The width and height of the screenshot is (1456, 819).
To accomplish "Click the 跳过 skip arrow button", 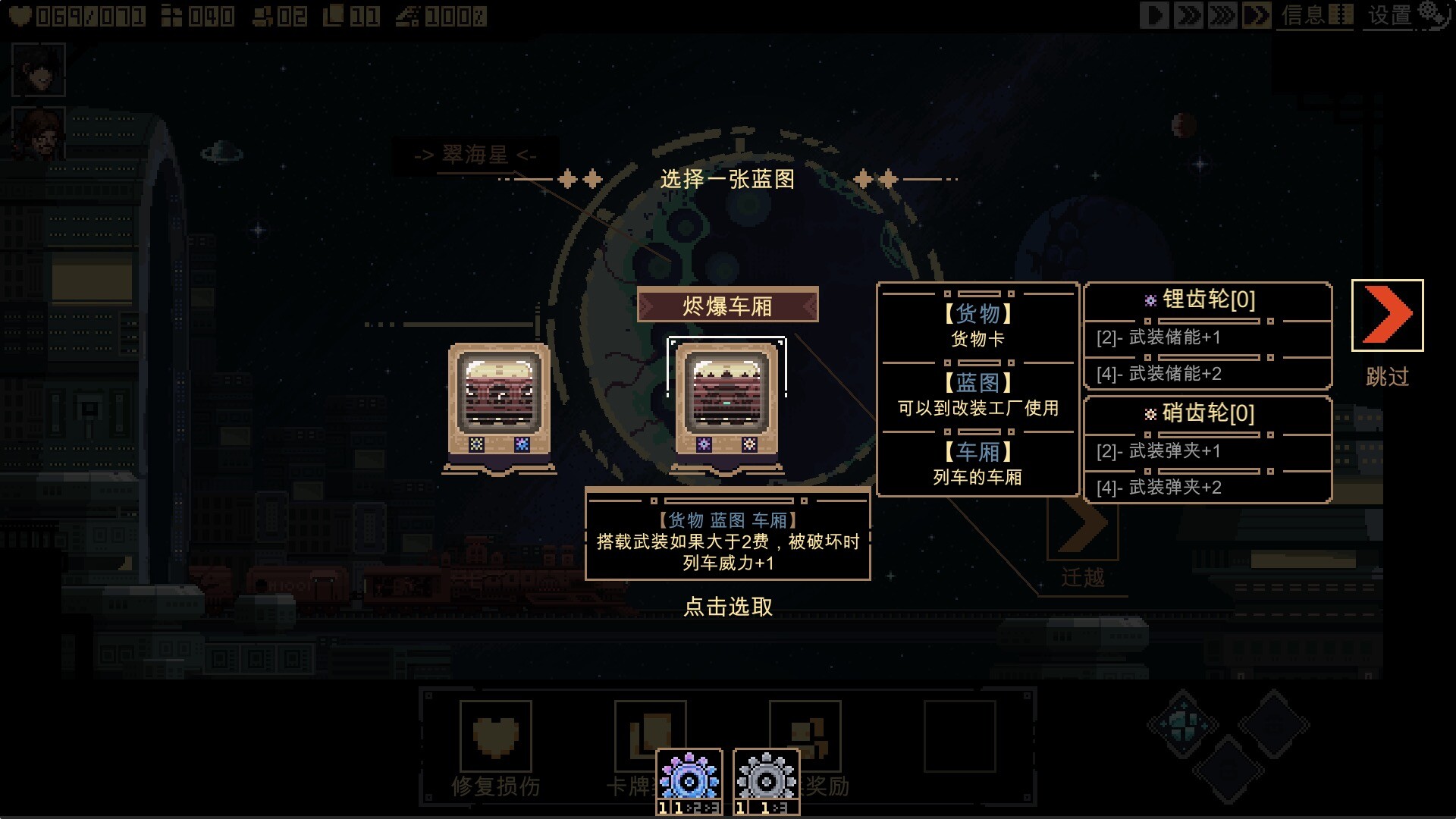I will (1386, 315).
